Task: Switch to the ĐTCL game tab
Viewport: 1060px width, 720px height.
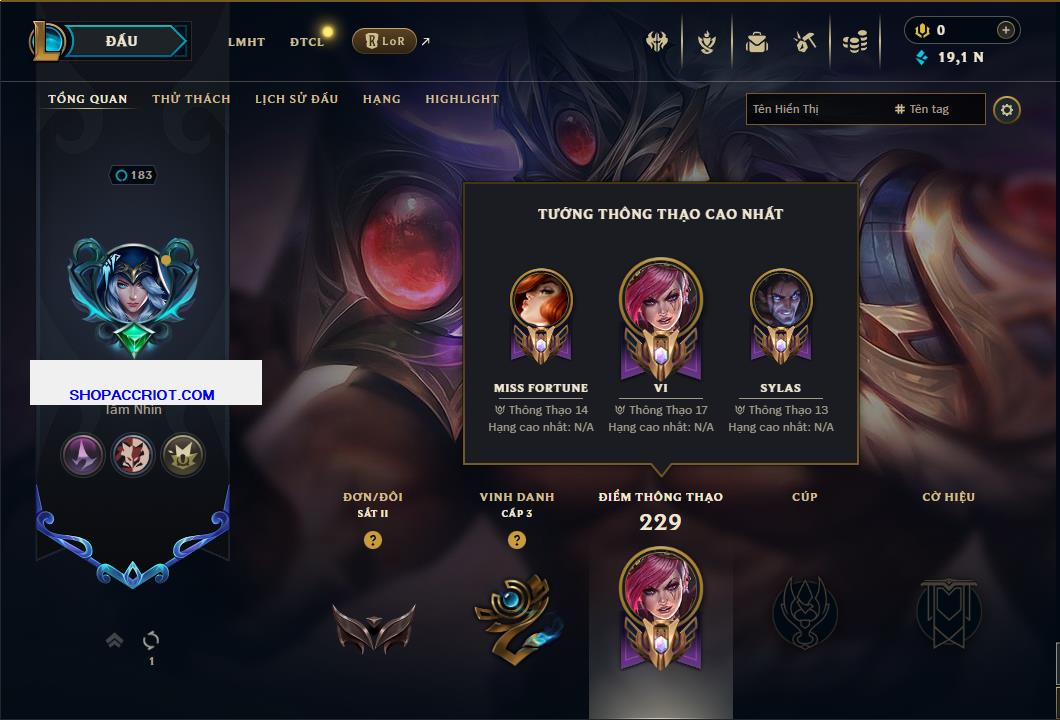Action: [x=307, y=42]
